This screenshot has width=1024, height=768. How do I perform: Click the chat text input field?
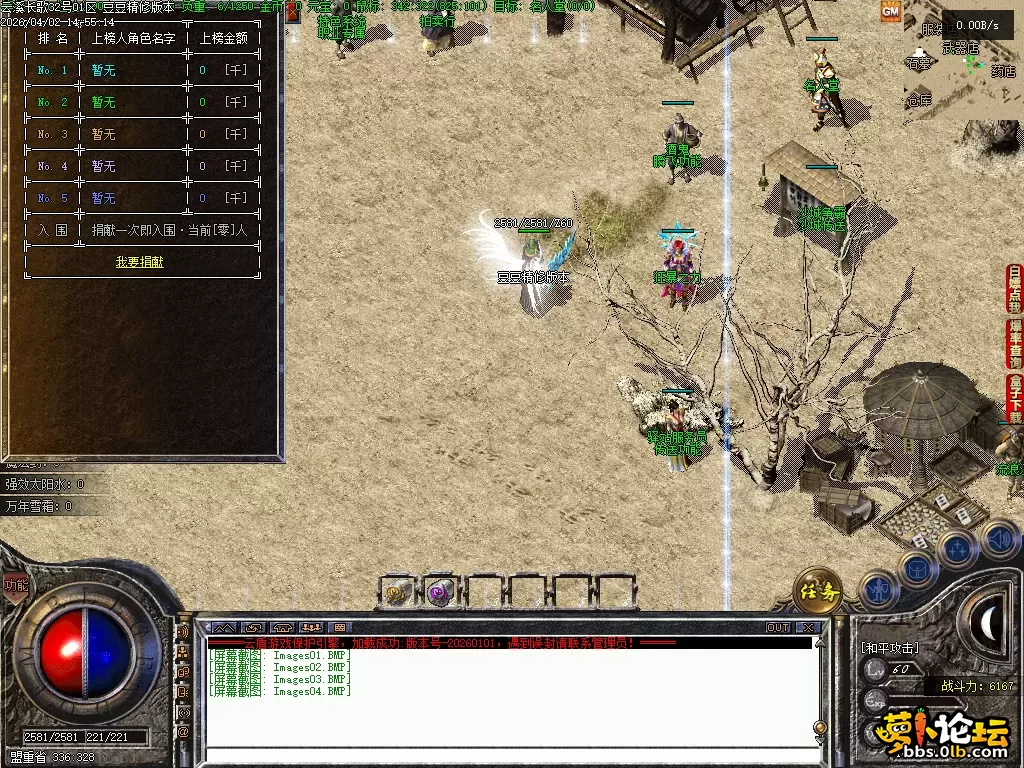point(510,756)
